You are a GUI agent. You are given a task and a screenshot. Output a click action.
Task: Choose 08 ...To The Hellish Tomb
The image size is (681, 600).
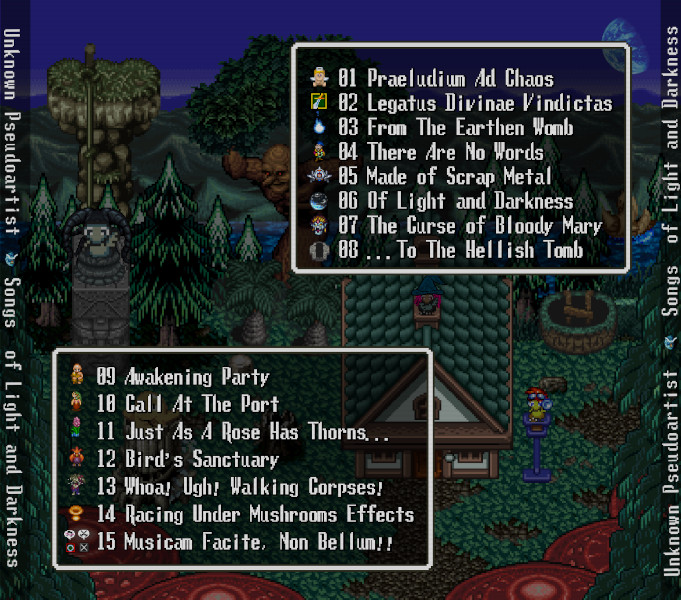(460, 251)
